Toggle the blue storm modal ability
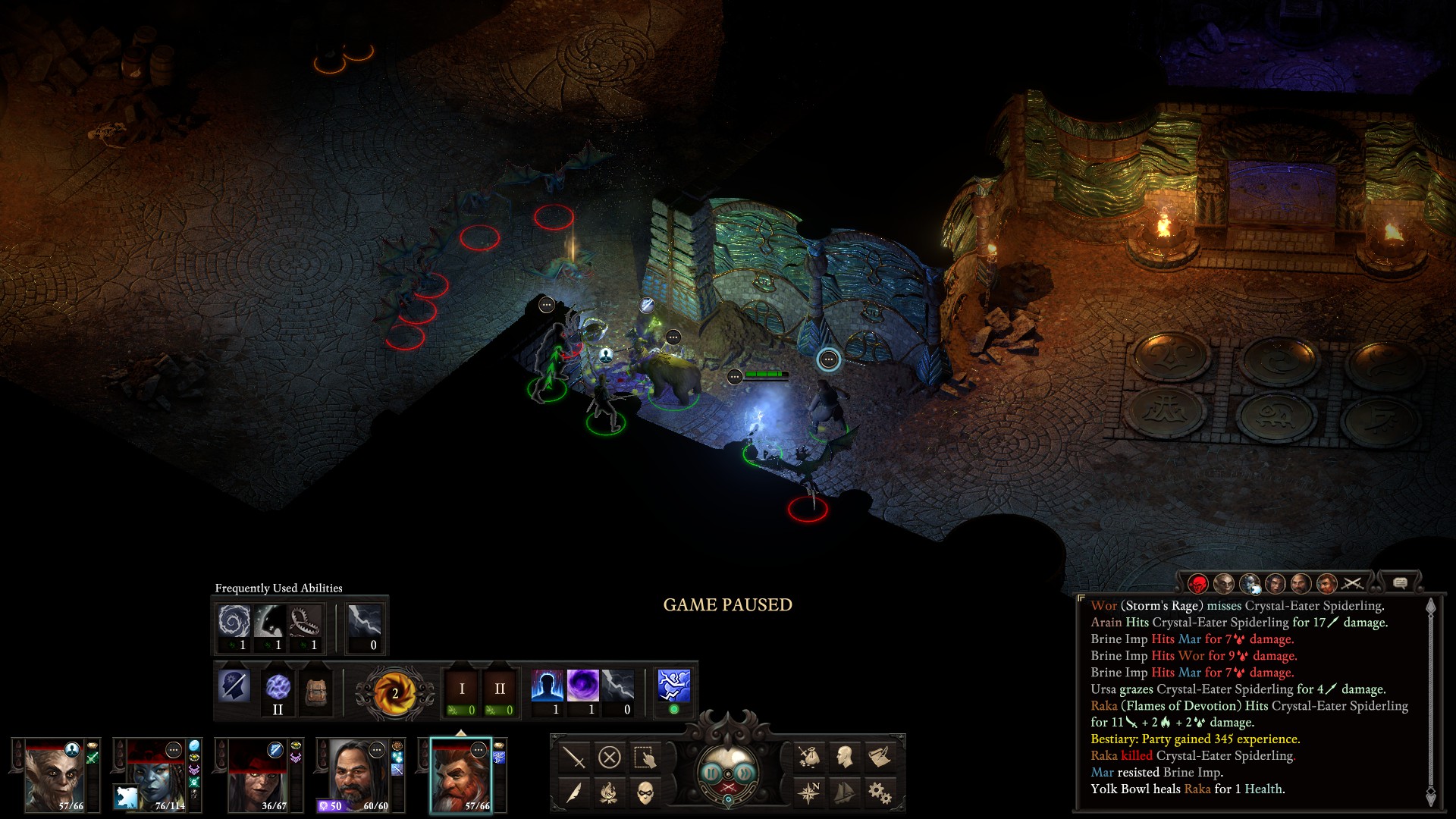 pos(673,686)
